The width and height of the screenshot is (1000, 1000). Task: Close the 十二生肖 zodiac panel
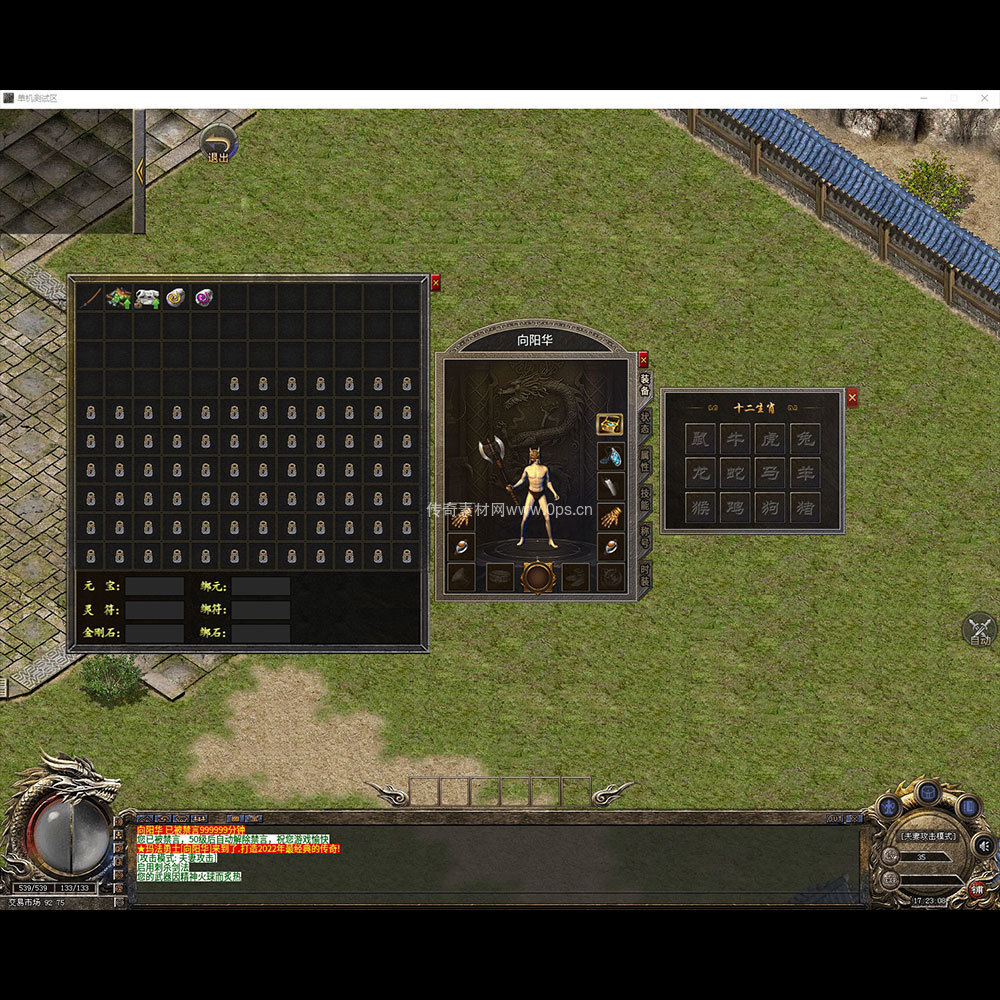tap(852, 398)
